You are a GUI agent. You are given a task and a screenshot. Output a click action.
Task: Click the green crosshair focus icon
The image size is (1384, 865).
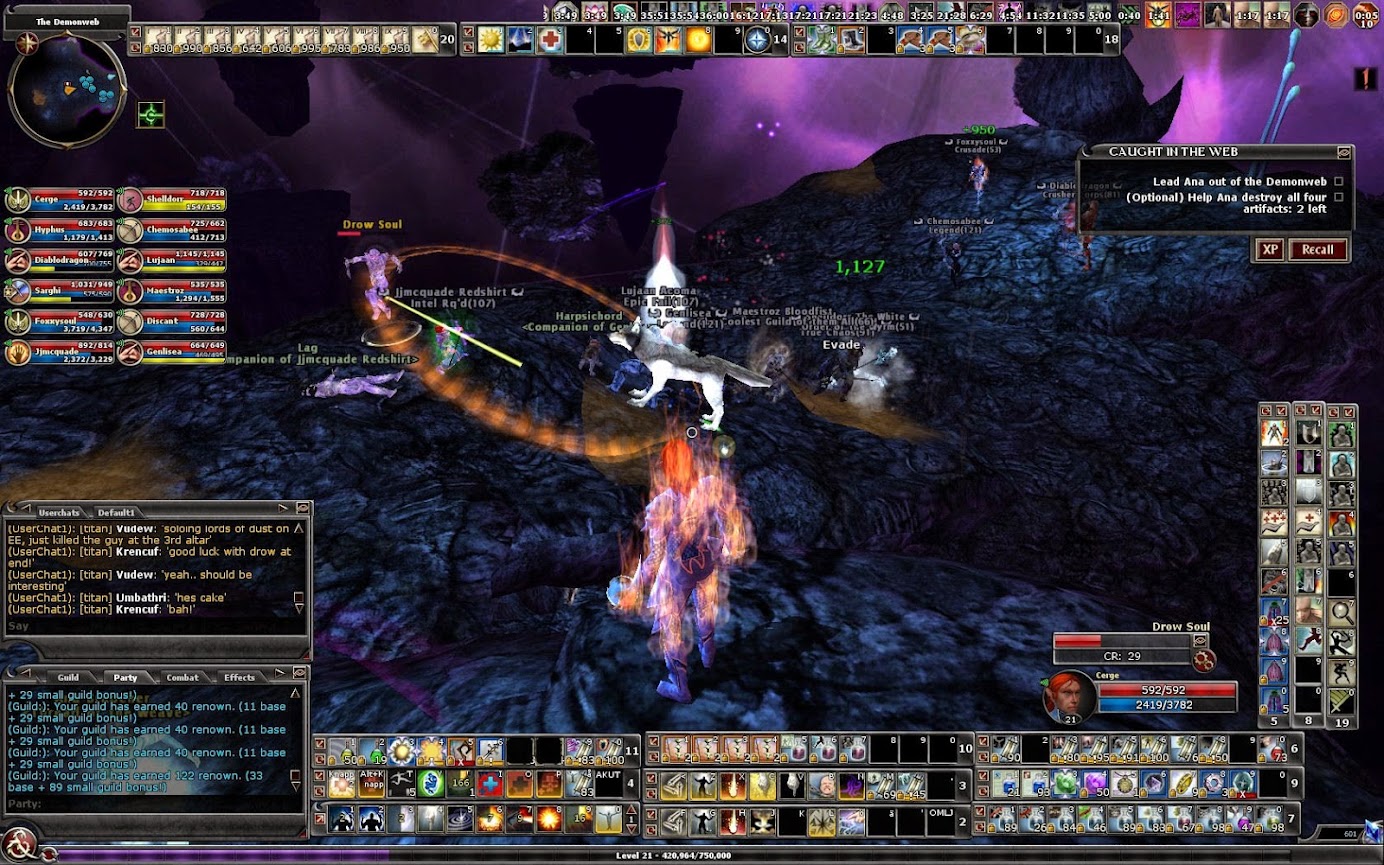[x=151, y=115]
